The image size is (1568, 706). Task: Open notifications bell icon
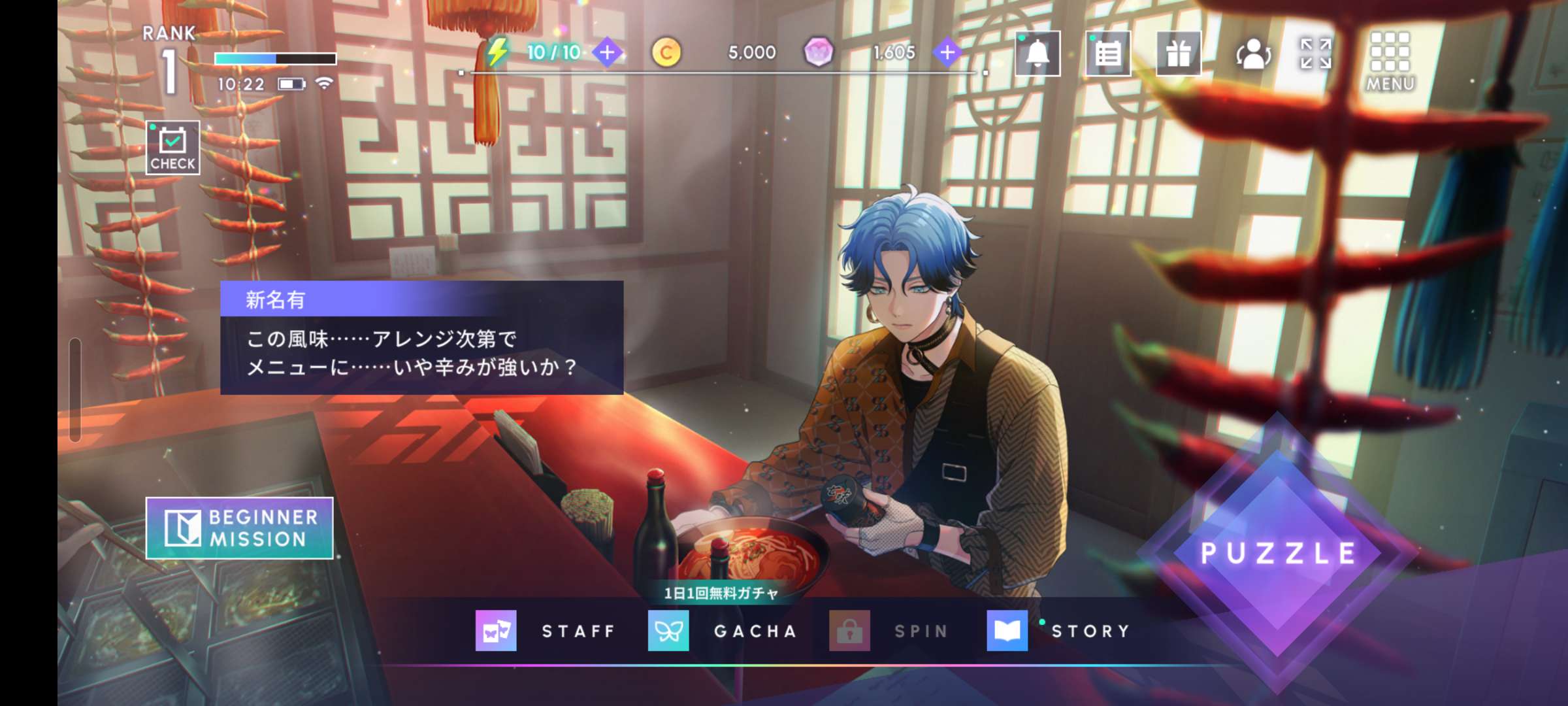(x=1037, y=54)
